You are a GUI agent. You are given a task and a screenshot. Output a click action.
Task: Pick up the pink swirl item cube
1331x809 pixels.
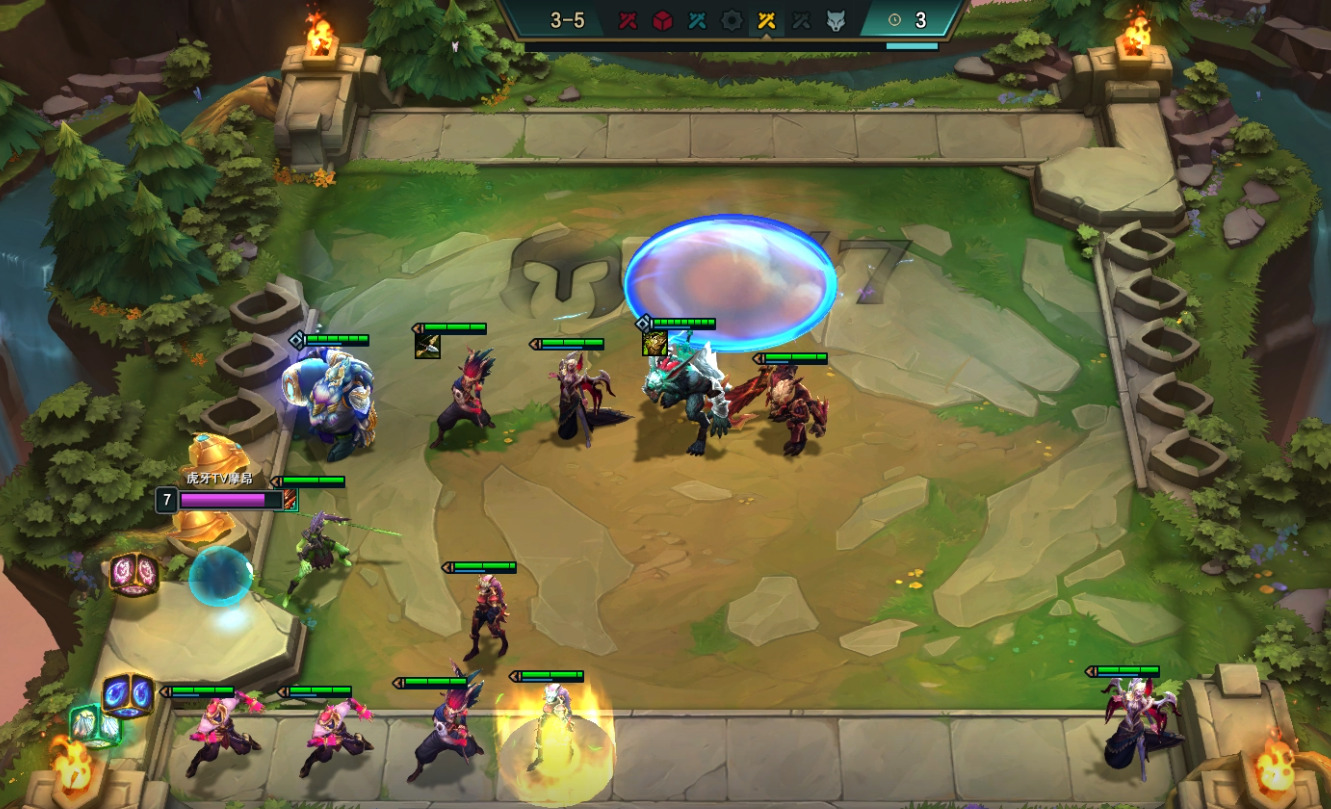pos(134,573)
